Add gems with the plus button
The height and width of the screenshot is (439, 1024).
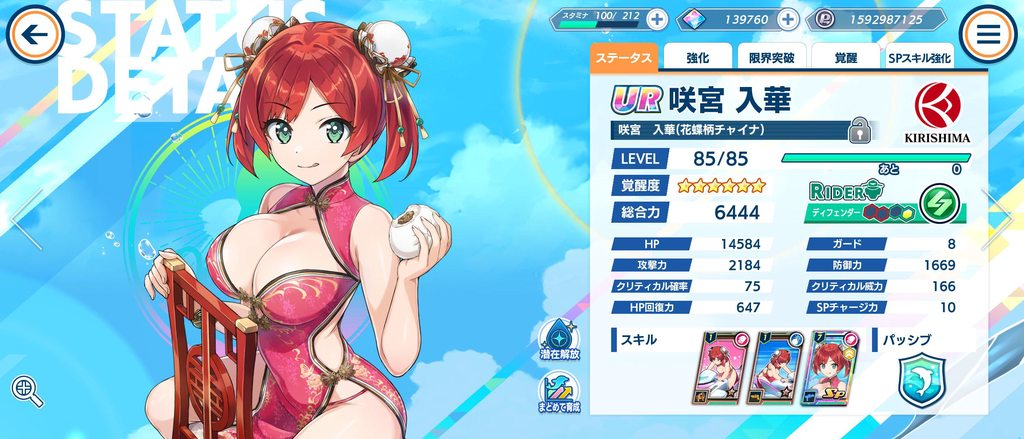tap(788, 19)
